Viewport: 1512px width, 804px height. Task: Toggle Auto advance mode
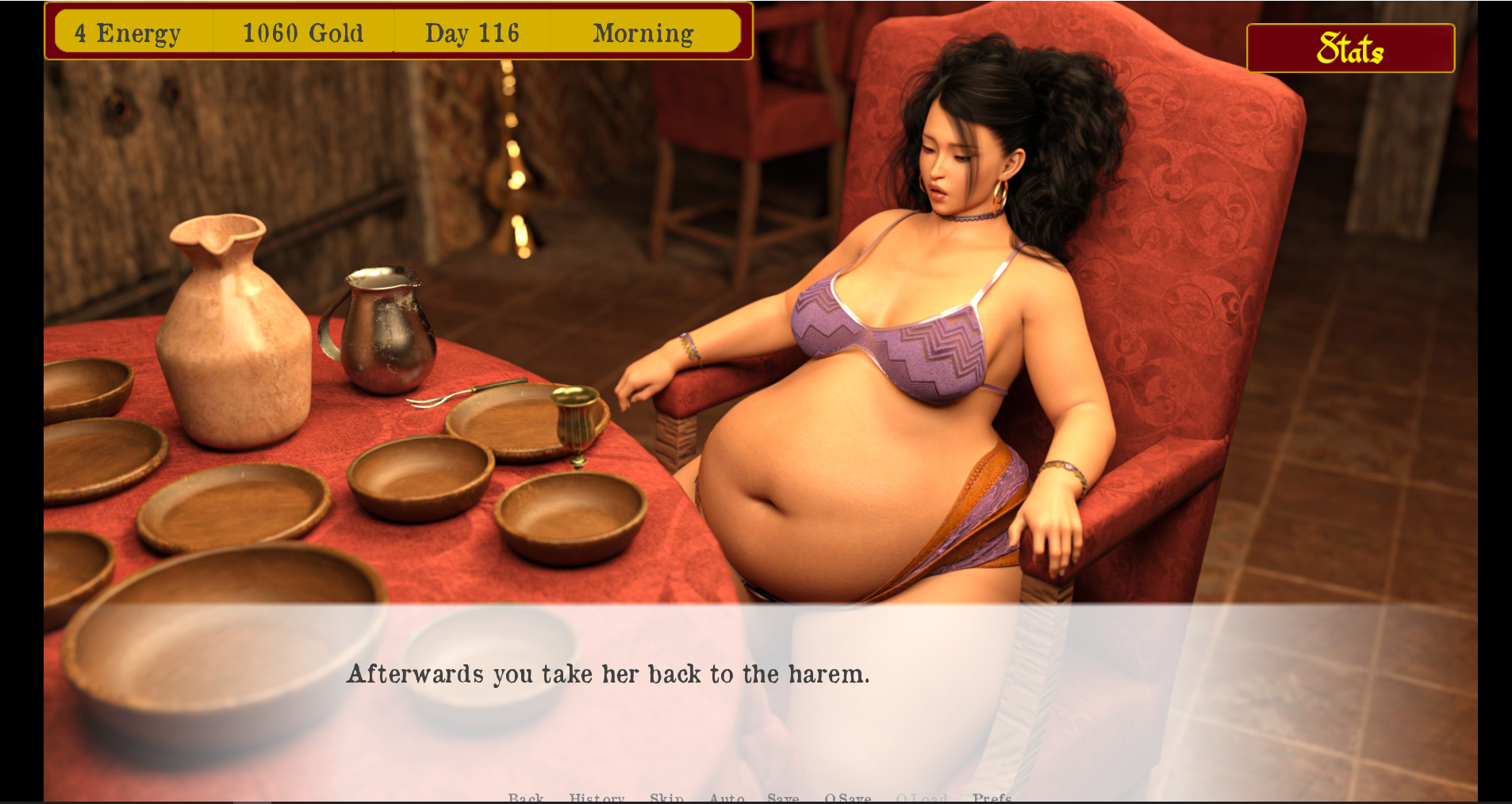point(727,797)
